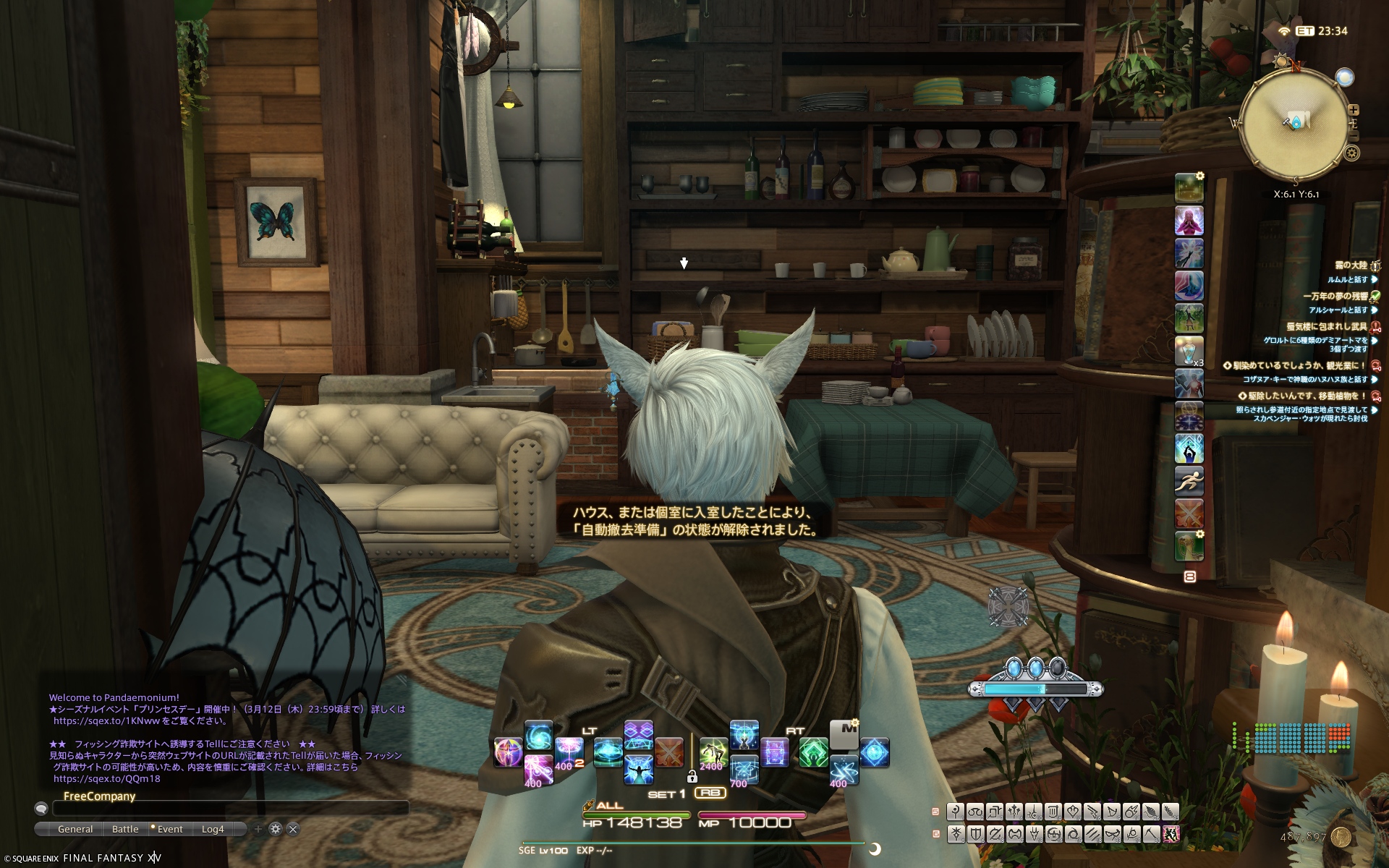This screenshot has height=868, width=1389.
Task: Zoom in on the minimap
Action: click(x=1353, y=111)
